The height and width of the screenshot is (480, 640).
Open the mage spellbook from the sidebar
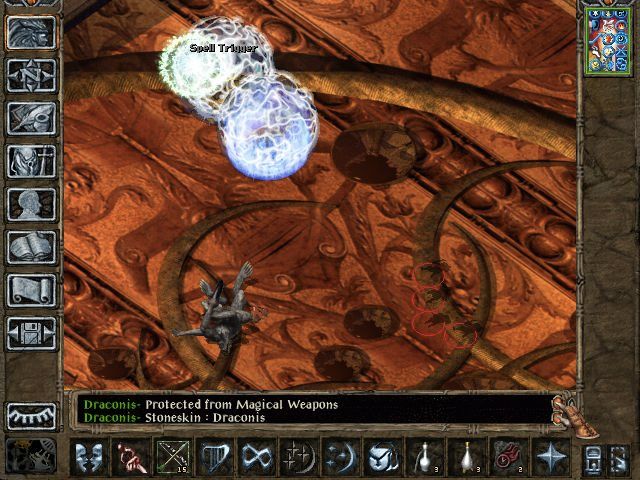click(x=31, y=247)
